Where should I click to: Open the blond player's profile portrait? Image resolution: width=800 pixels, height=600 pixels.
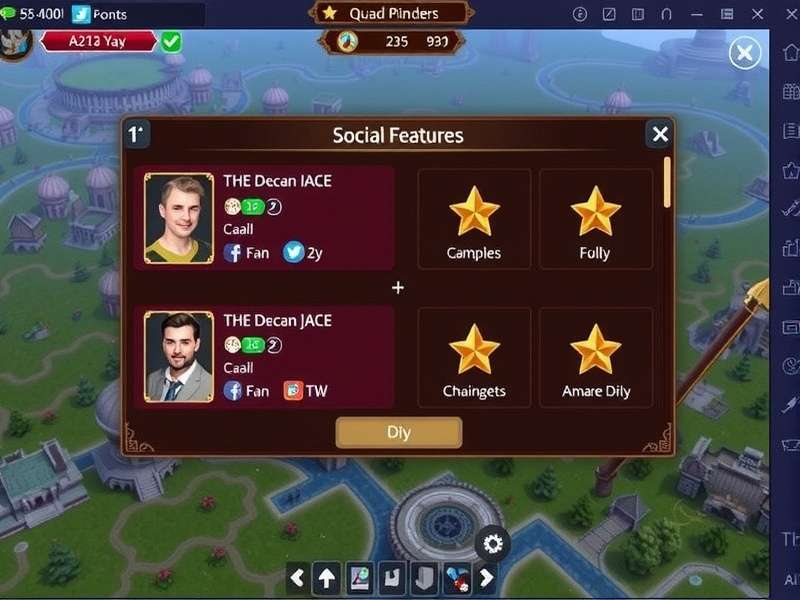click(x=179, y=219)
